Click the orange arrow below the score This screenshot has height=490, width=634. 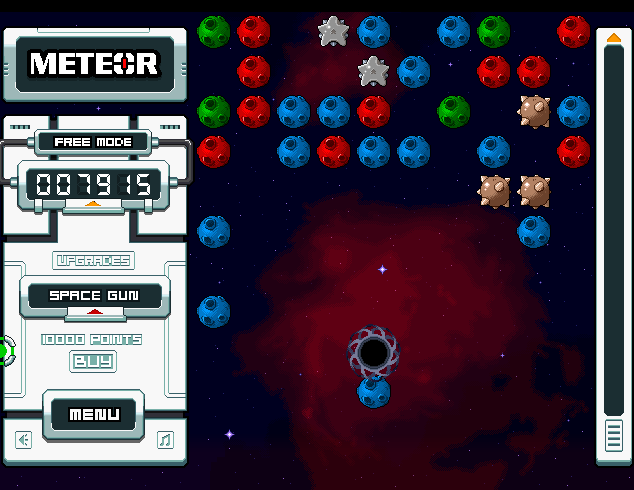(93, 204)
